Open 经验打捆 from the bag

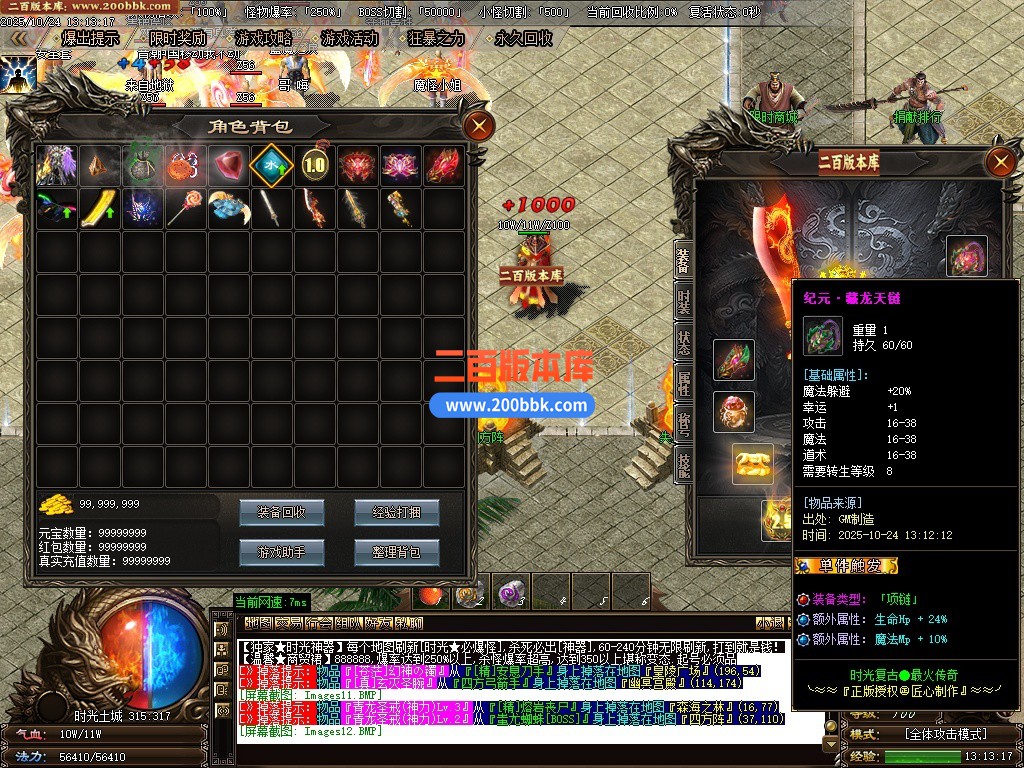(x=396, y=513)
